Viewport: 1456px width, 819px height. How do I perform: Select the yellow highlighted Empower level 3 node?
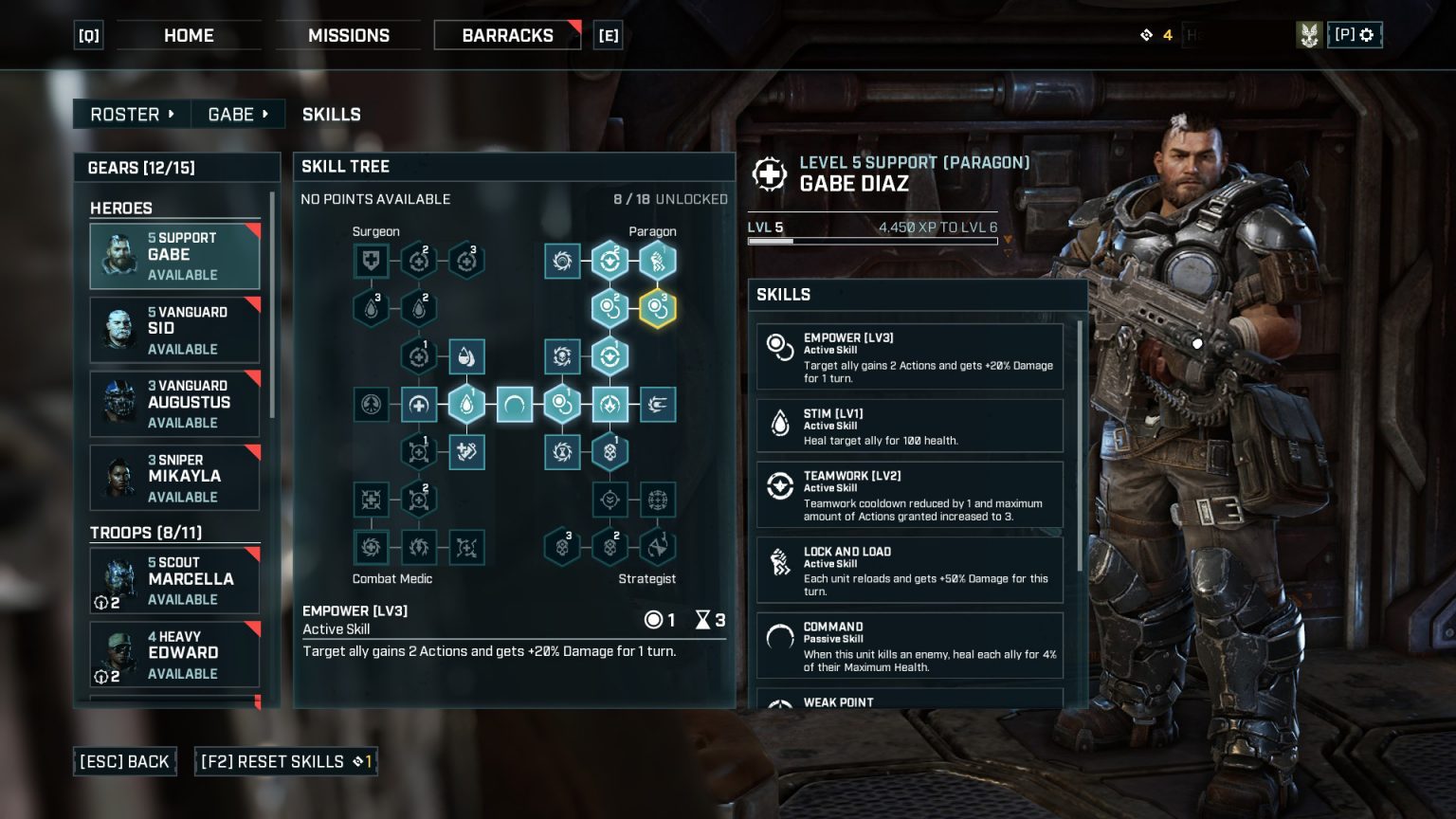658,308
